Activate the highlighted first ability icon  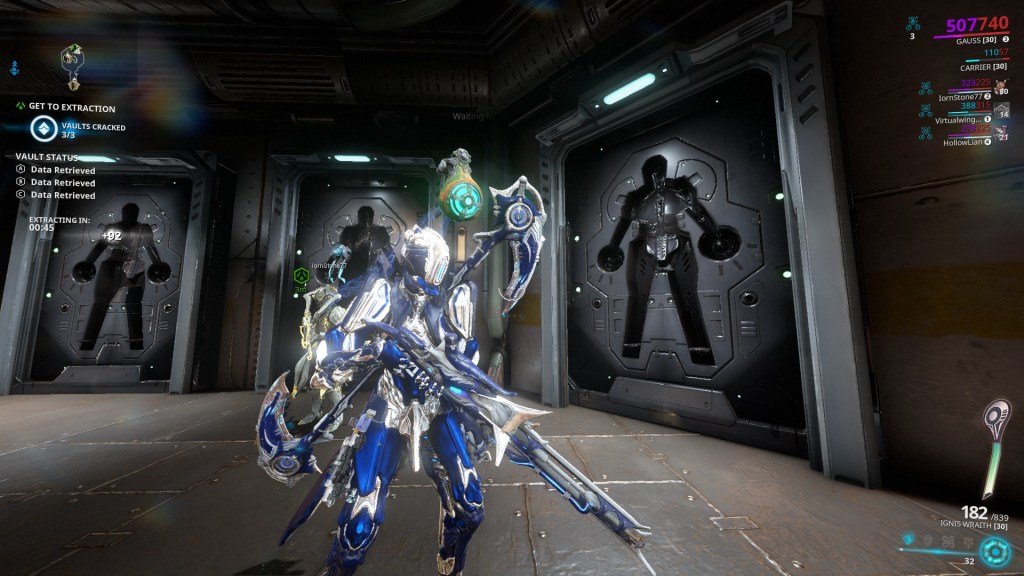[908, 540]
